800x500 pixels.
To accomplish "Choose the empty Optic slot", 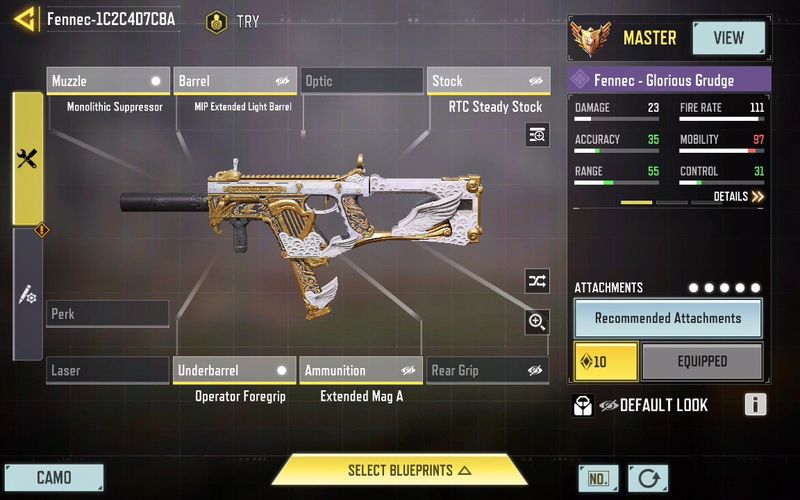I will 362,81.
